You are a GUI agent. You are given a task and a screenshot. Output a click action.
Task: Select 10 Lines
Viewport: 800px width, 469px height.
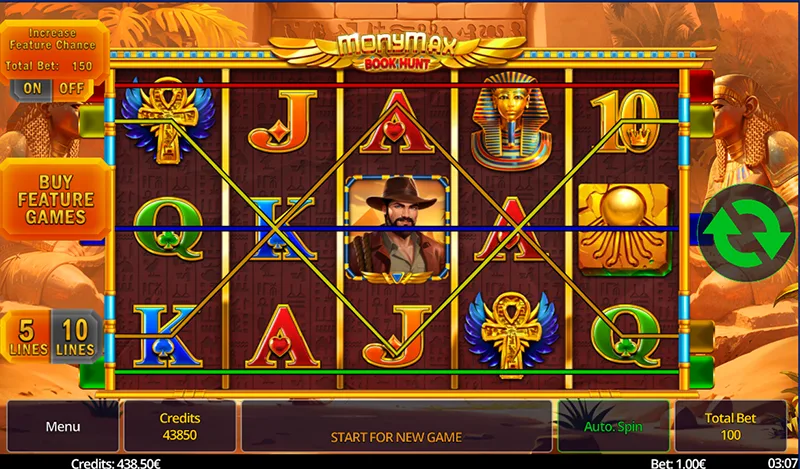click(x=76, y=337)
